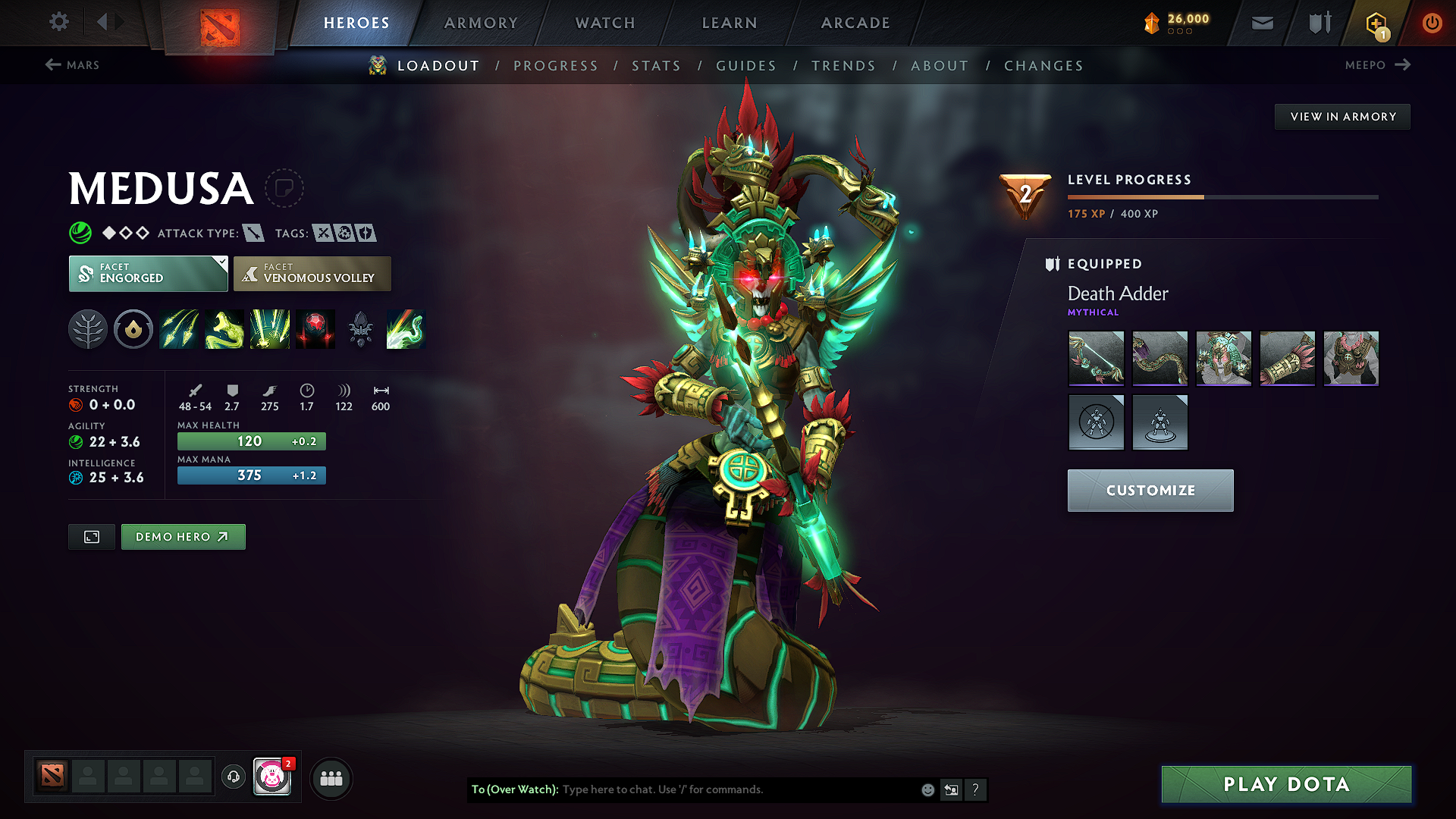Screen dimensions: 1456x819
Task: Switch to the Guides section
Action: [746, 66]
